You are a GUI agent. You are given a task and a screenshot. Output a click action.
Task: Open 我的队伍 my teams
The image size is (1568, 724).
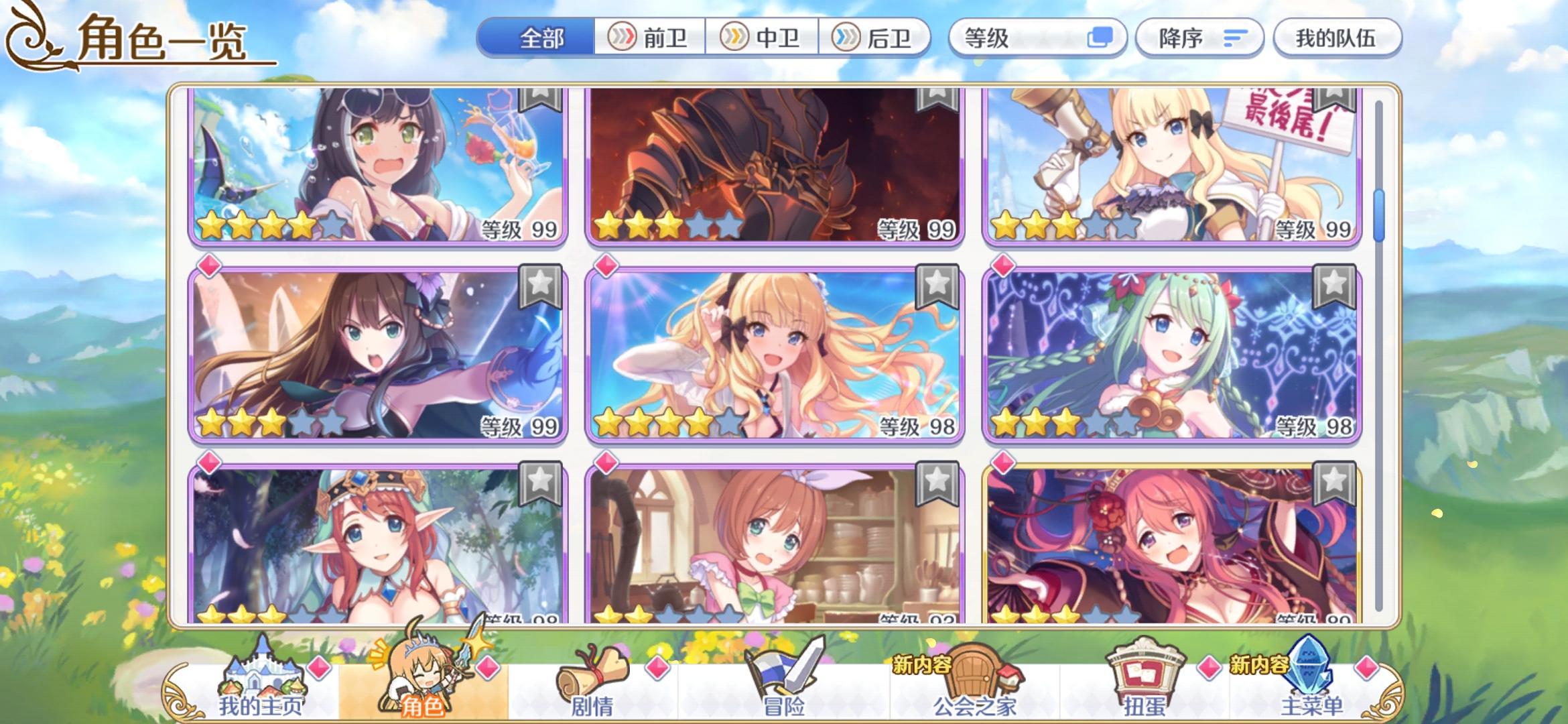[1337, 38]
